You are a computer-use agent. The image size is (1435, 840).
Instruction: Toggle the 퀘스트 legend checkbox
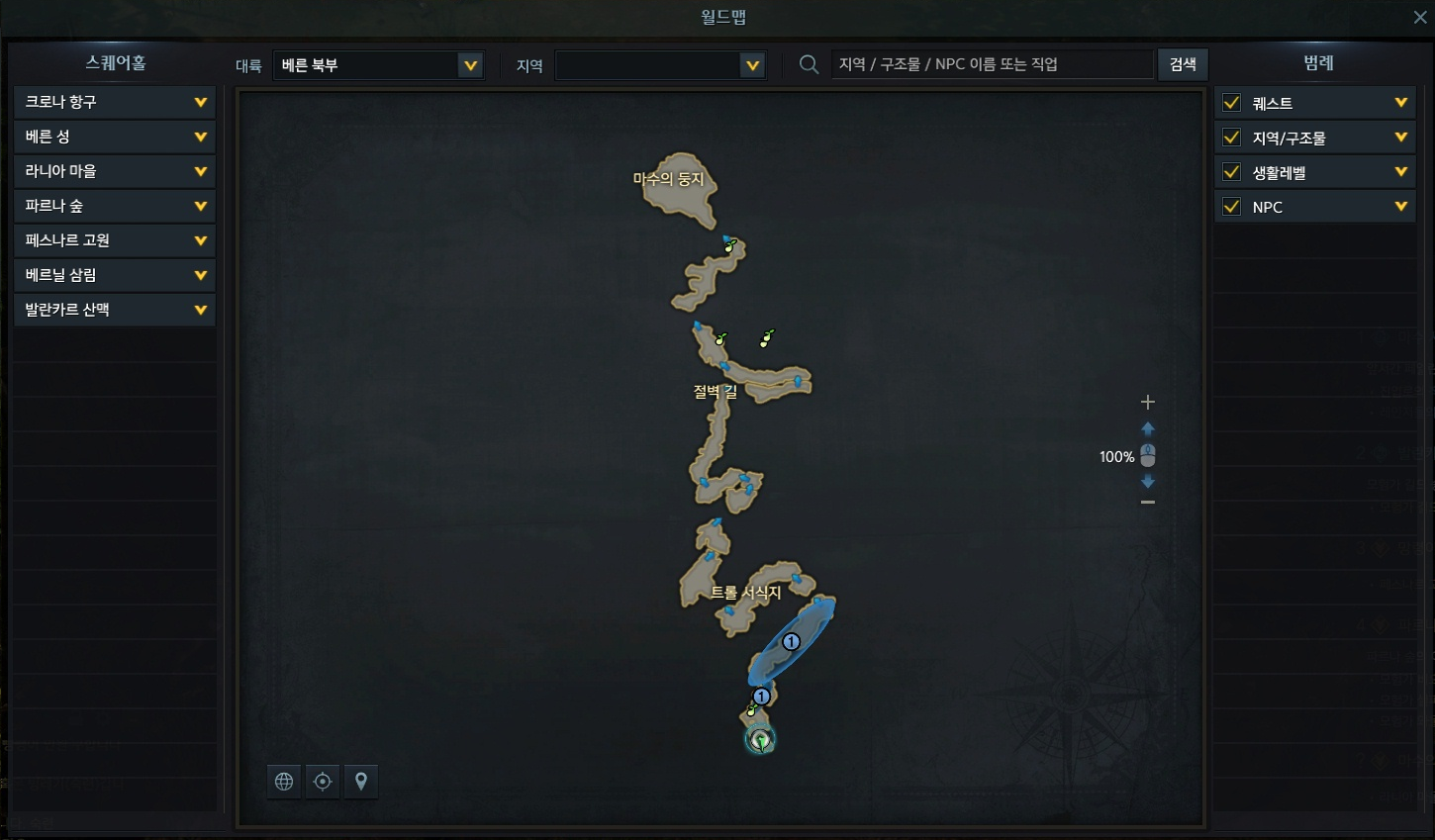tap(1232, 103)
